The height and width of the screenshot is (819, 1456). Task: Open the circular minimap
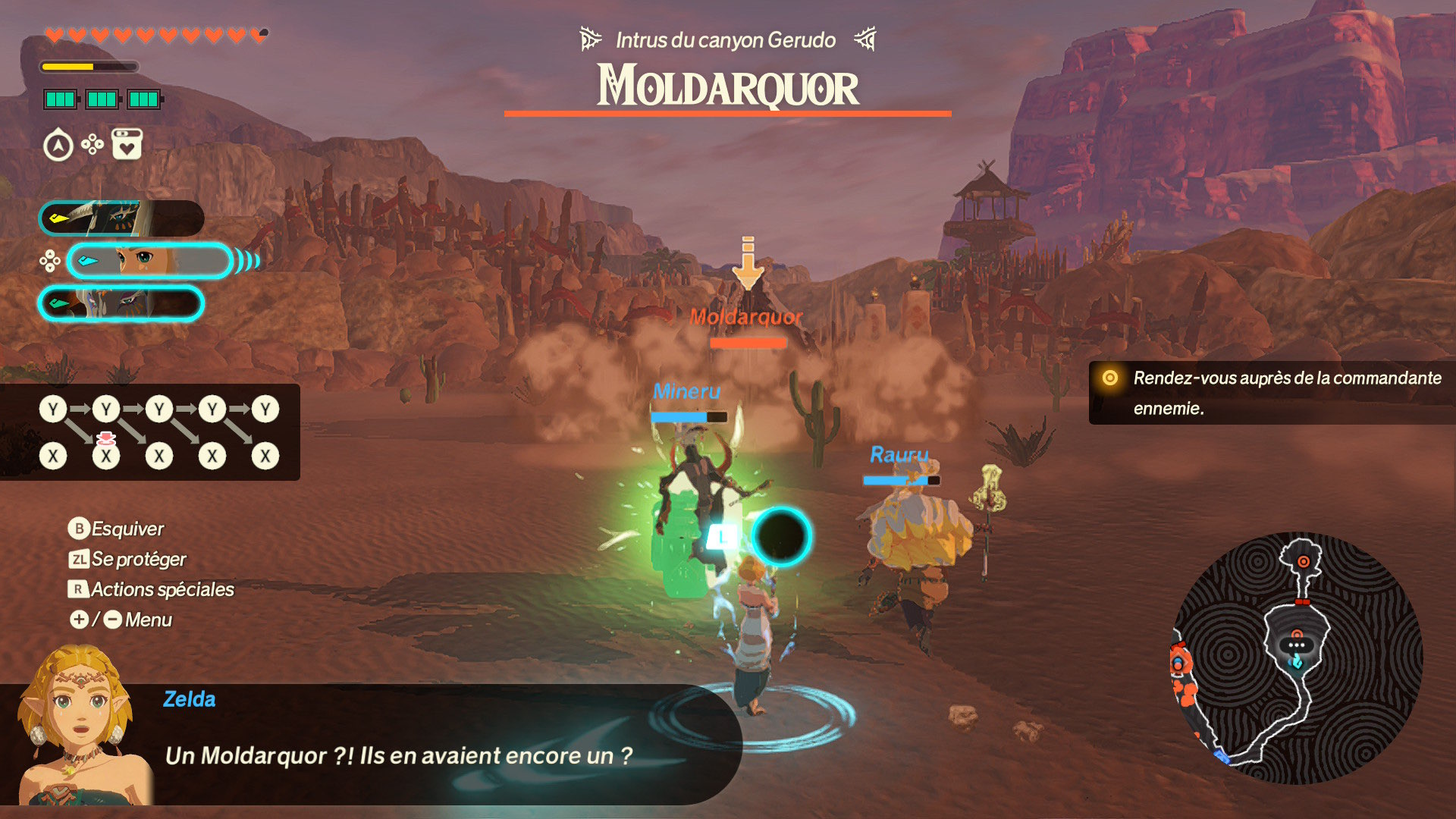pos(1297,658)
